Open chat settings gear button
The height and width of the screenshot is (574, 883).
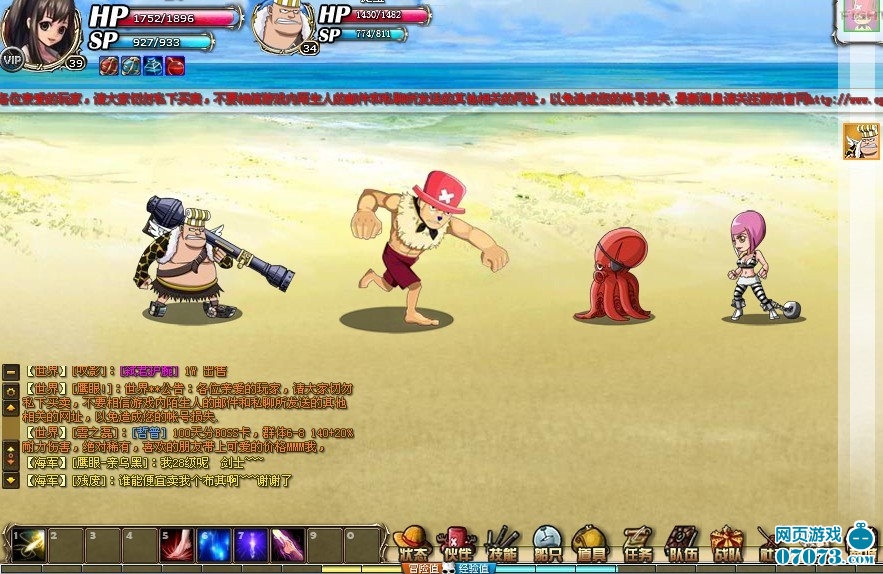tap(11, 389)
